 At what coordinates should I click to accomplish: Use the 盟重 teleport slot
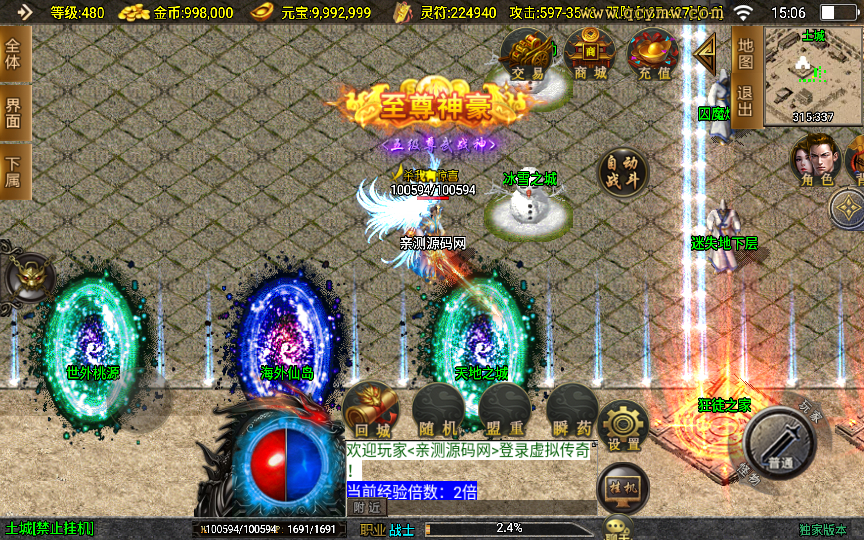(x=504, y=411)
